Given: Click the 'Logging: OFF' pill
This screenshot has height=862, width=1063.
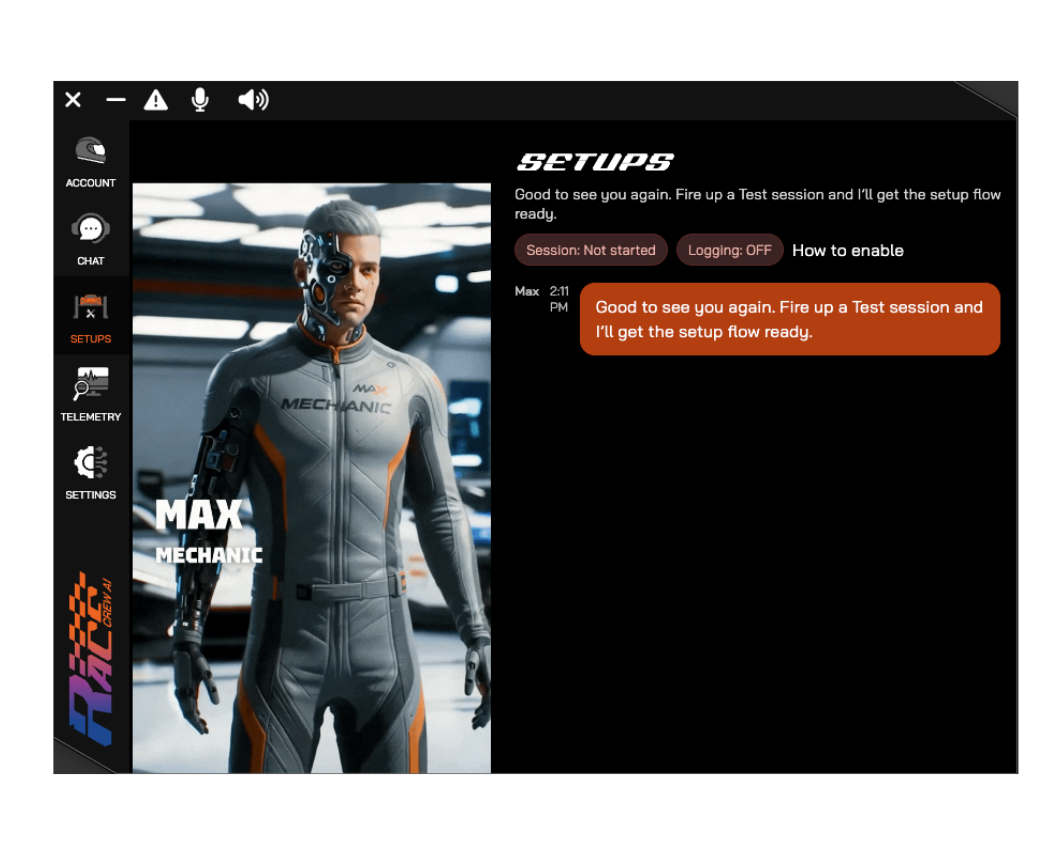Looking at the screenshot, I should click(x=730, y=250).
